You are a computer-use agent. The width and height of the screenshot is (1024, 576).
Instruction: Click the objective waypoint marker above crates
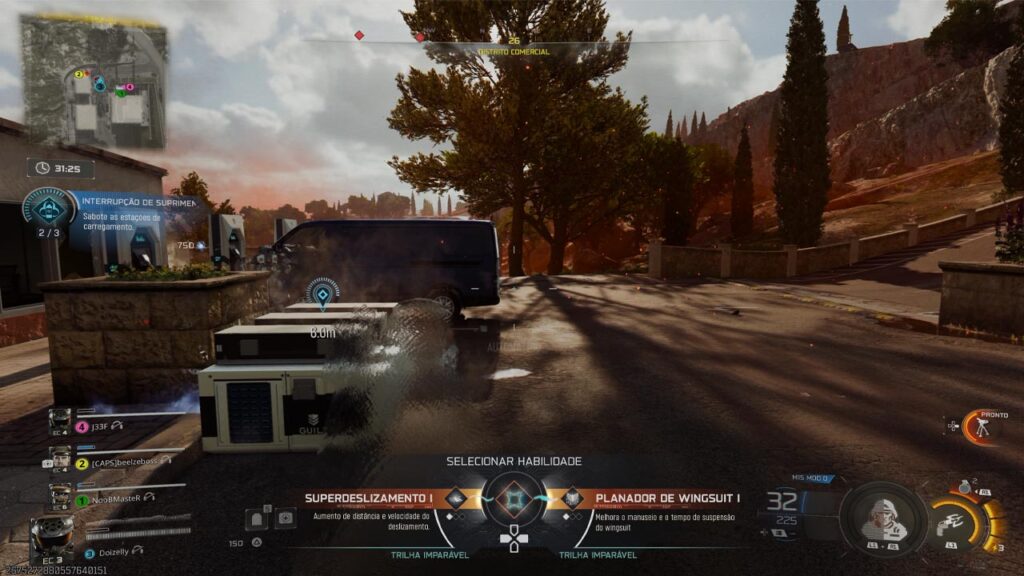[322, 293]
